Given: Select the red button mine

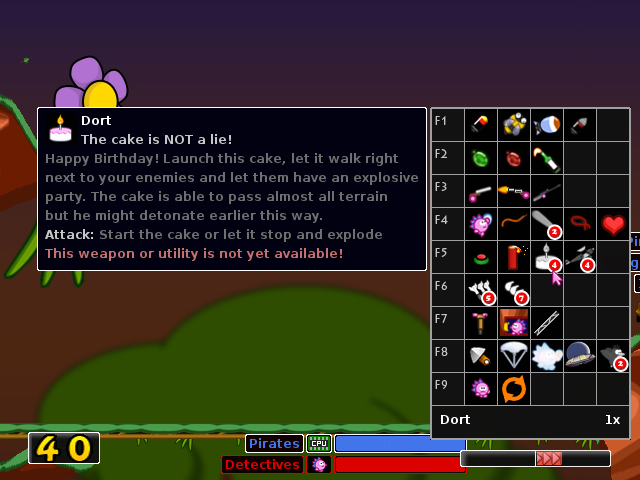Looking at the screenshot, I should (x=481, y=256).
